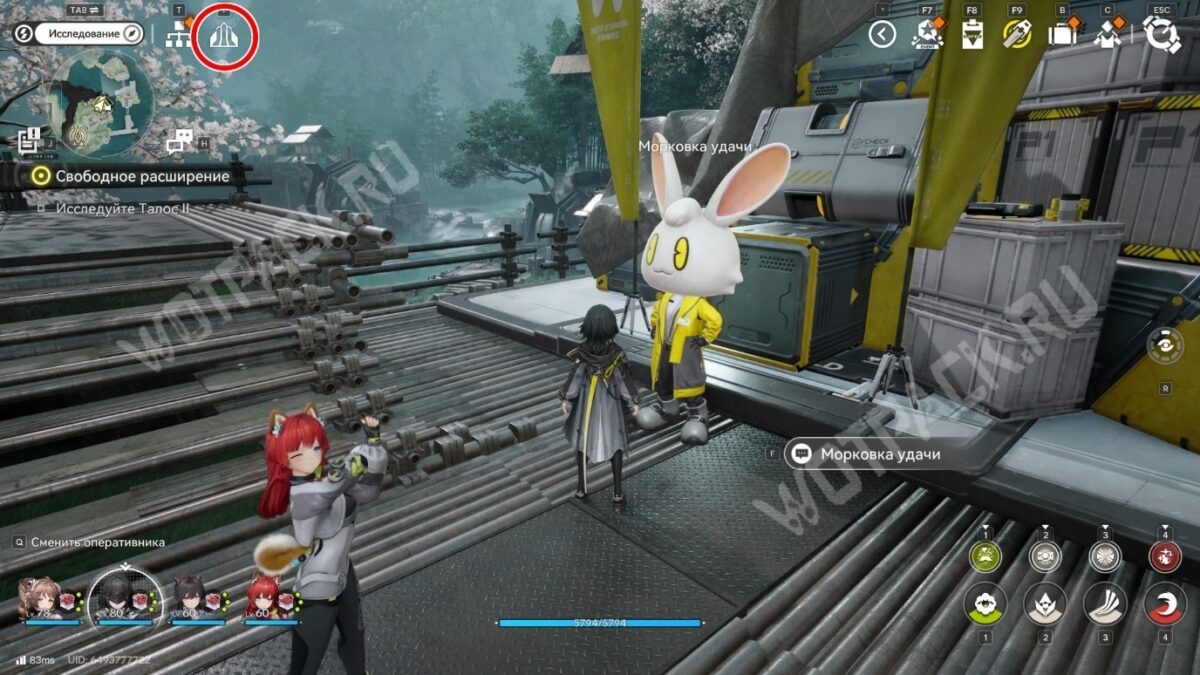Open the Event star icon
This screenshot has width=1200, height=675.
(x=927, y=35)
